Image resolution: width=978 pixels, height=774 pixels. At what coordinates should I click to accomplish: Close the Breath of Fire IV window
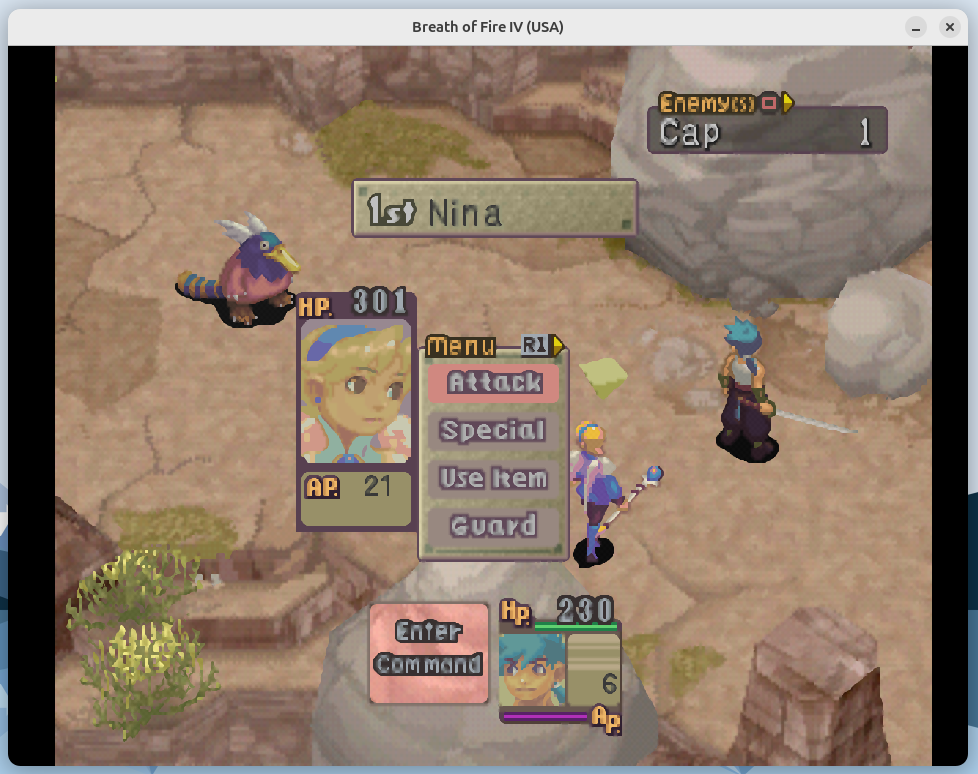[x=950, y=27]
